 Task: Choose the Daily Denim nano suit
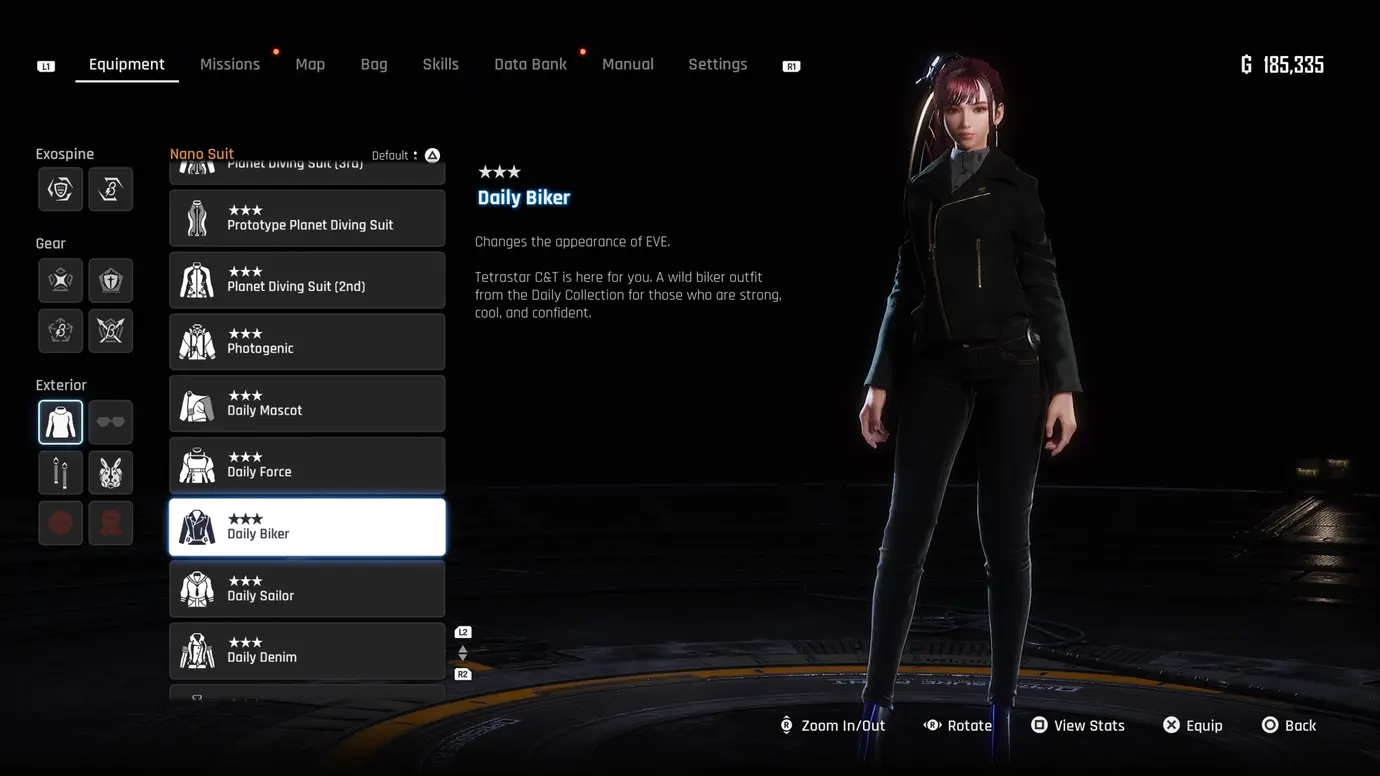tap(307, 651)
